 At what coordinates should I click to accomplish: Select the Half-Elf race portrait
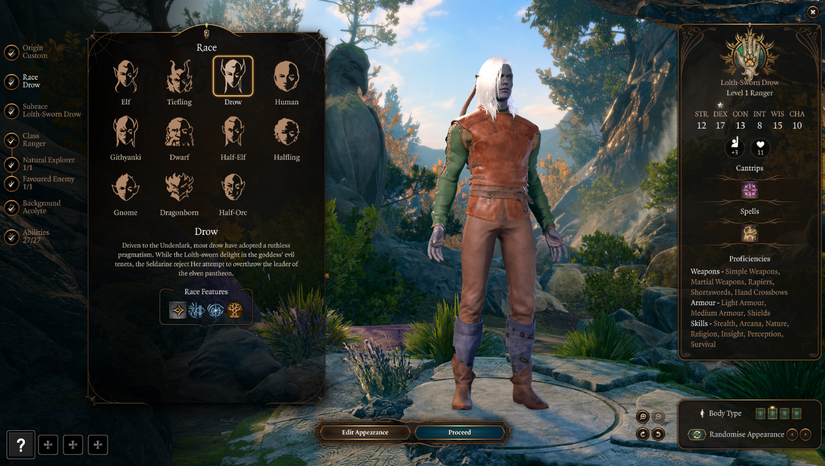(233, 132)
